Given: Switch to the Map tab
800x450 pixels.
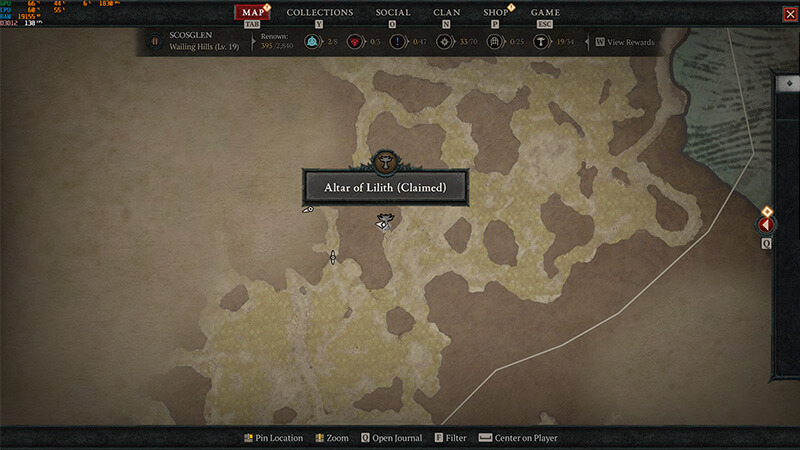Looking at the screenshot, I should click(253, 13).
